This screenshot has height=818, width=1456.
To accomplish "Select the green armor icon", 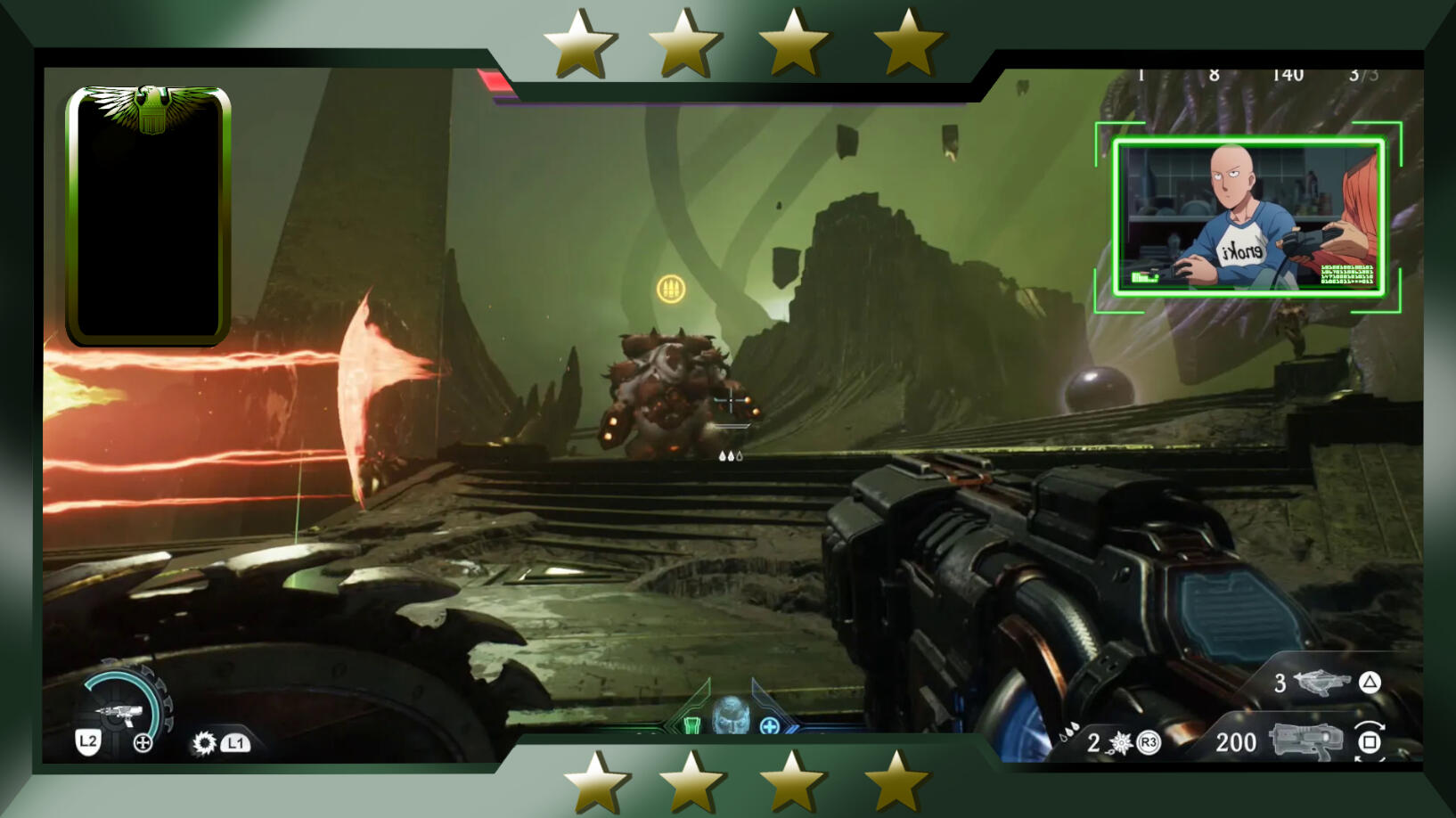I will tap(692, 724).
